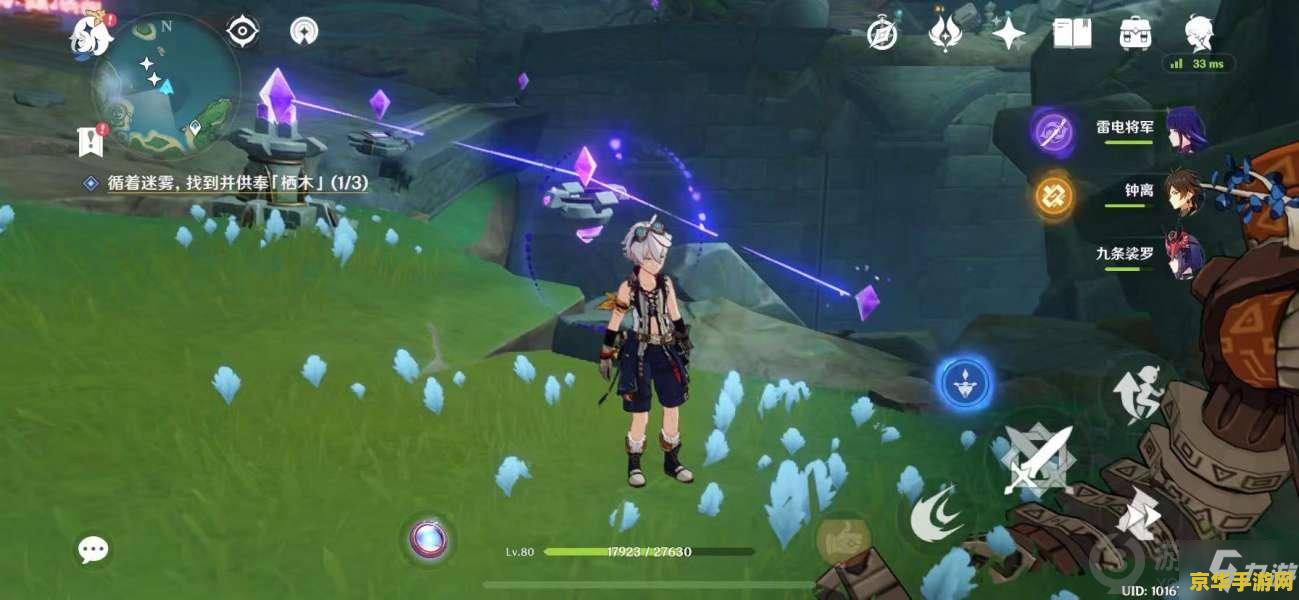Open the backpack inventory
The width and height of the screenshot is (1299, 600).
click(1135, 34)
